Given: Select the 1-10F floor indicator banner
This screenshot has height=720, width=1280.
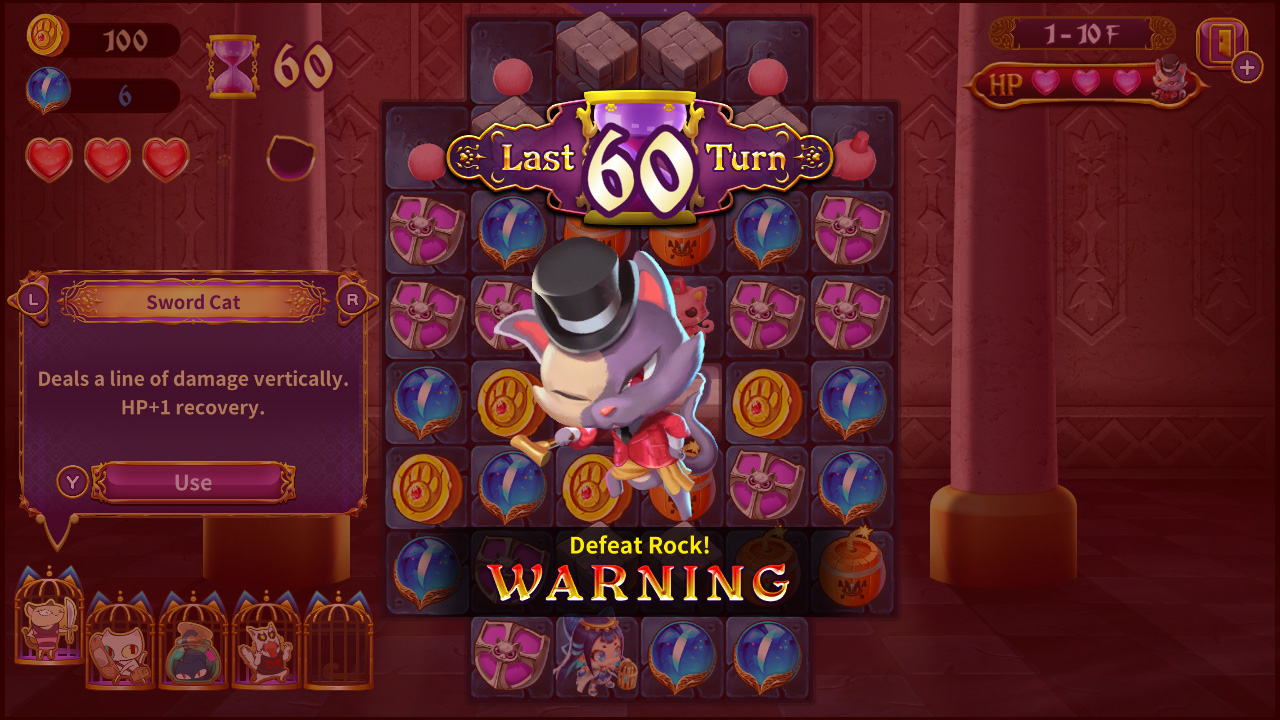Looking at the screenshot, I should click(1083, 32).
